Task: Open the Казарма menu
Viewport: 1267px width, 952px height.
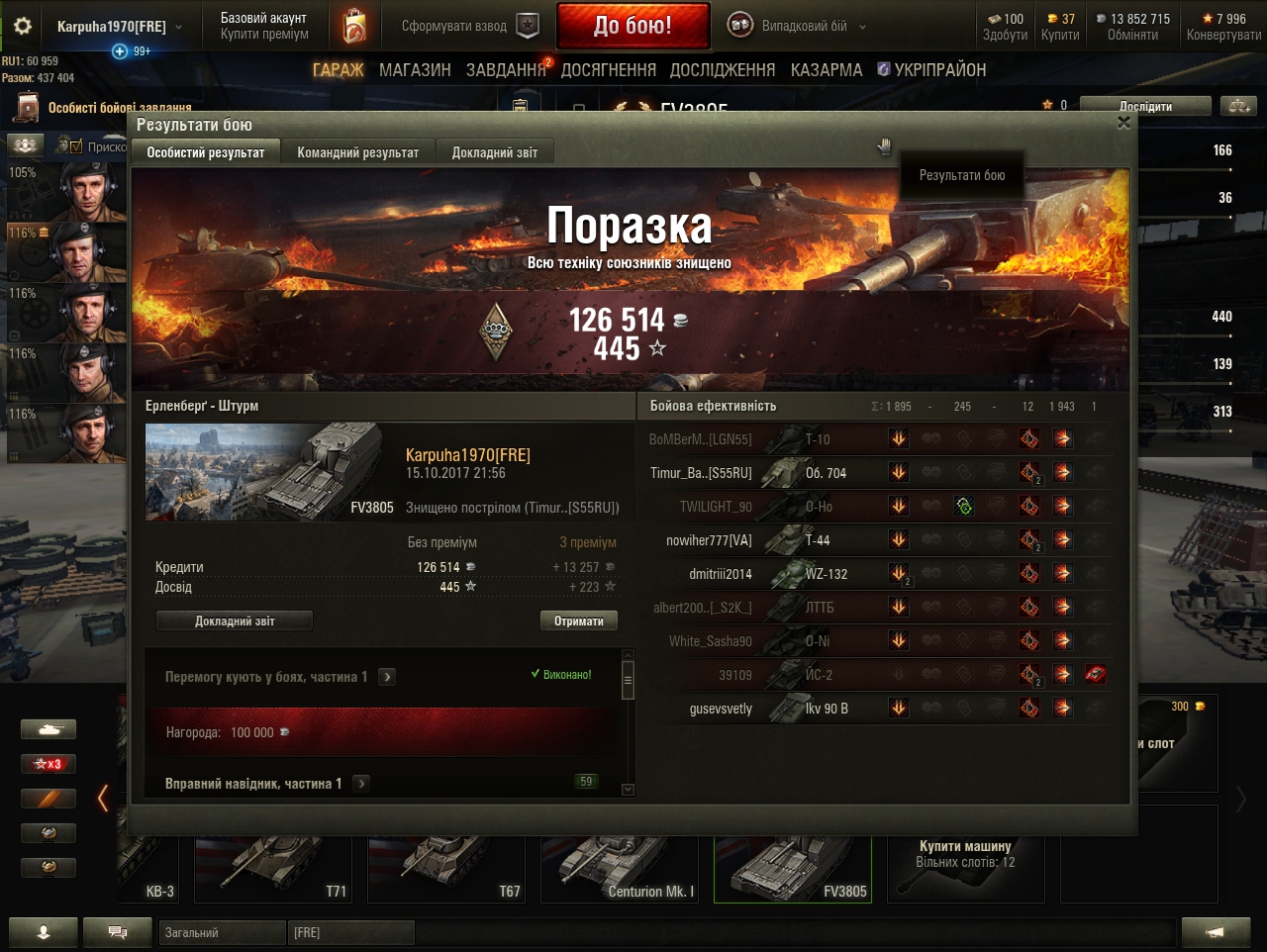Action: coord(826,70)
